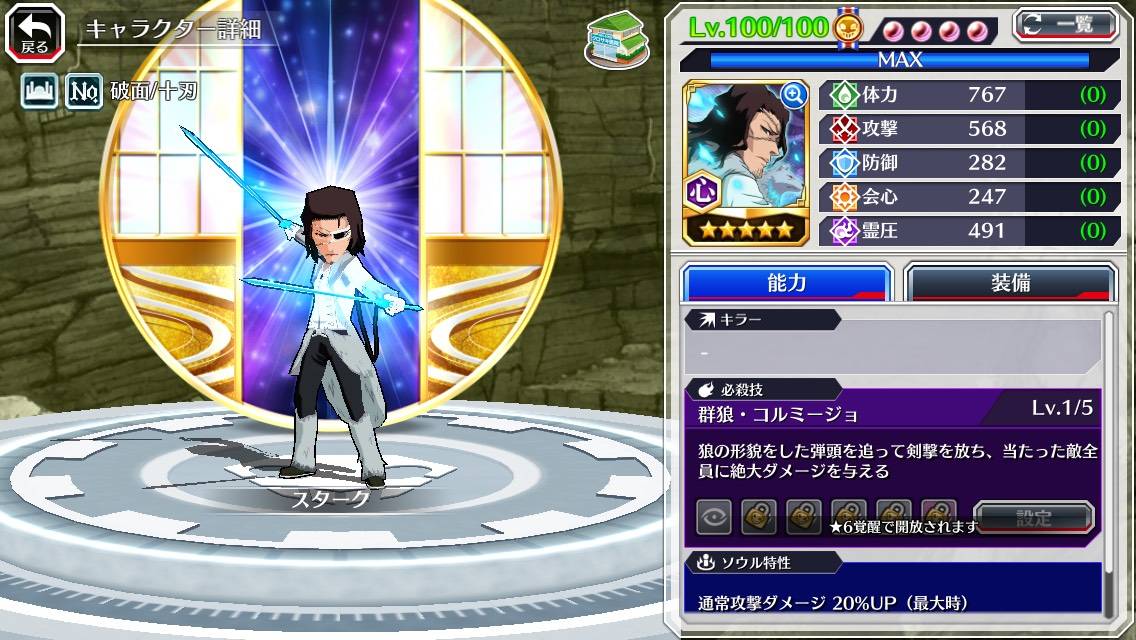The width and height of the screenshot is (1136, 640).
Task: Enlarge the character portrait with magnifier icon
Action: click(794, 95)
